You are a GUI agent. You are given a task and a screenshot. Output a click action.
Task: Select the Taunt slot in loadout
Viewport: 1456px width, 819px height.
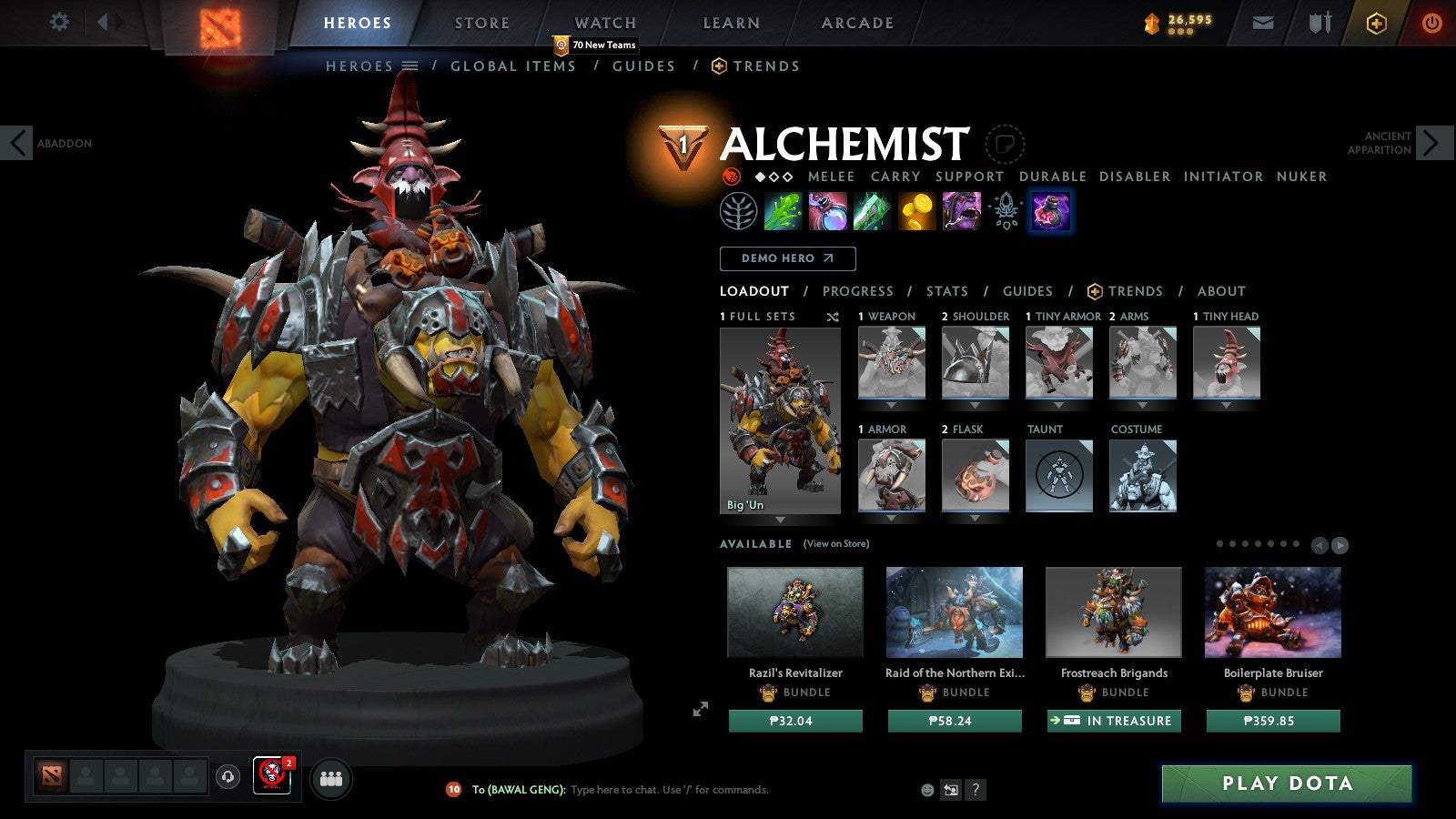click(1058, 474)
